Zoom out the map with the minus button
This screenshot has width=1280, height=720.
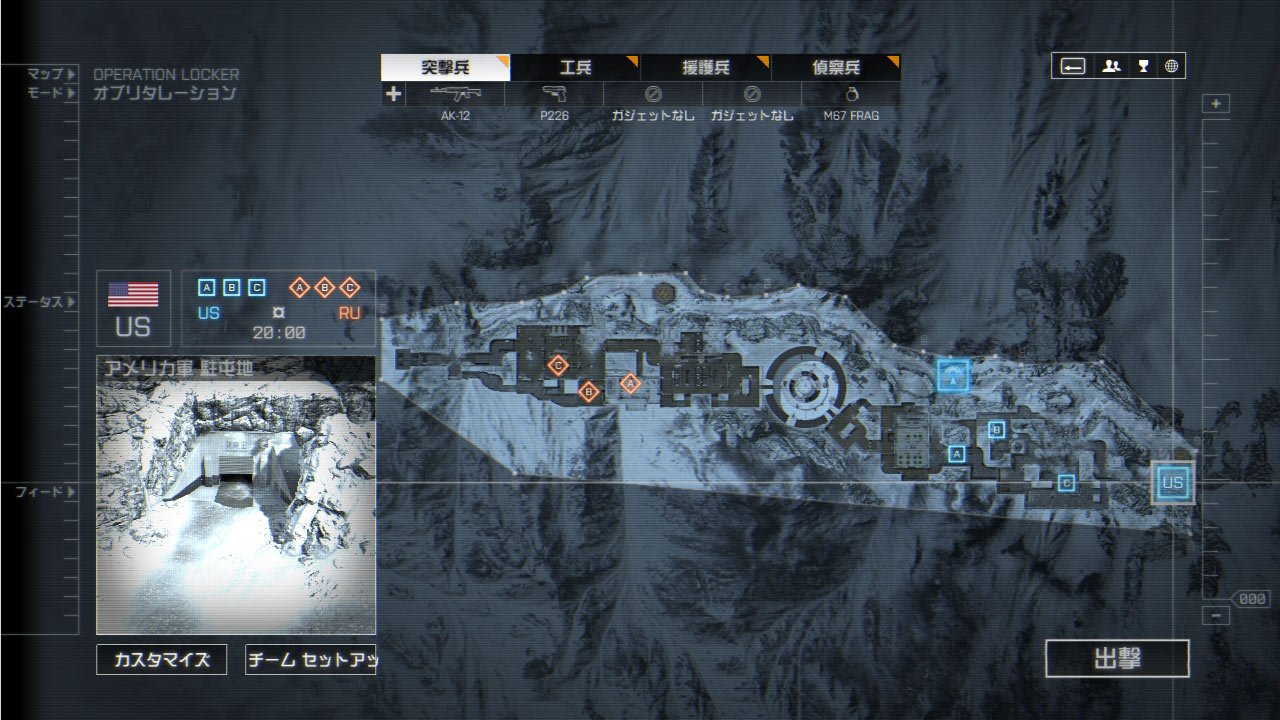[1216, 616]
